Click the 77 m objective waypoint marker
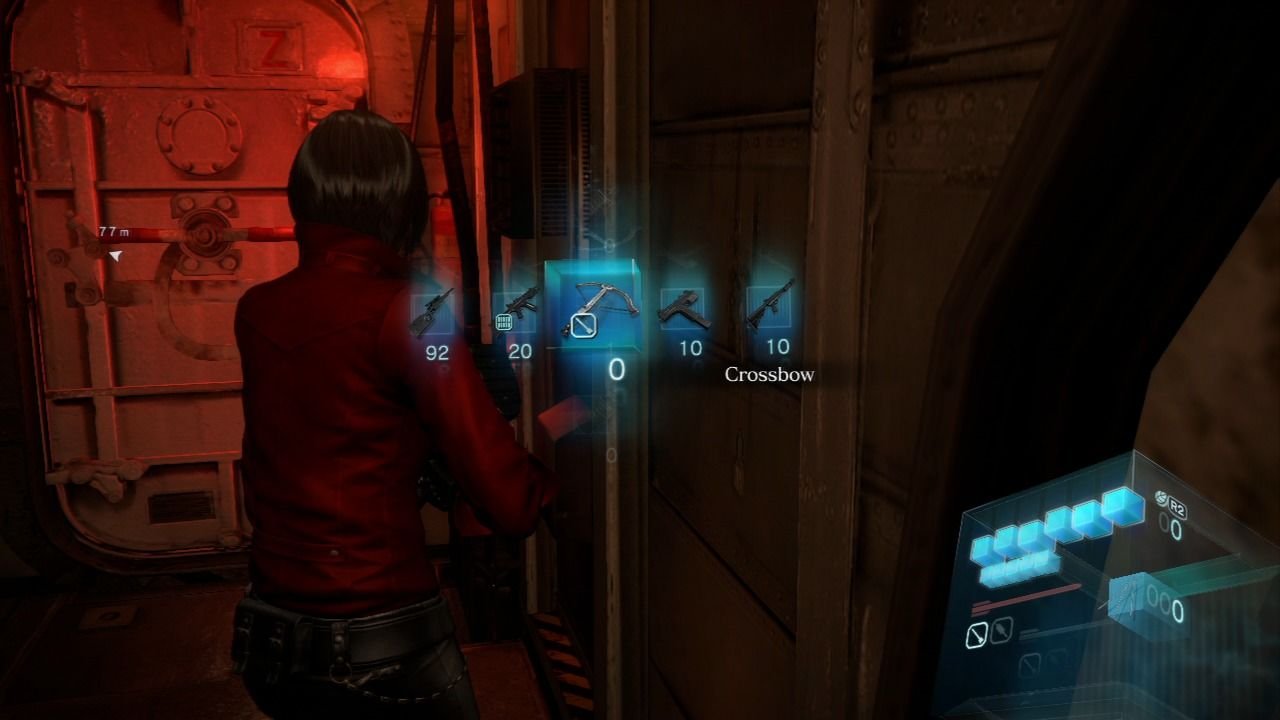Viewport: 1280px width, 720px height. coord(116,256)
